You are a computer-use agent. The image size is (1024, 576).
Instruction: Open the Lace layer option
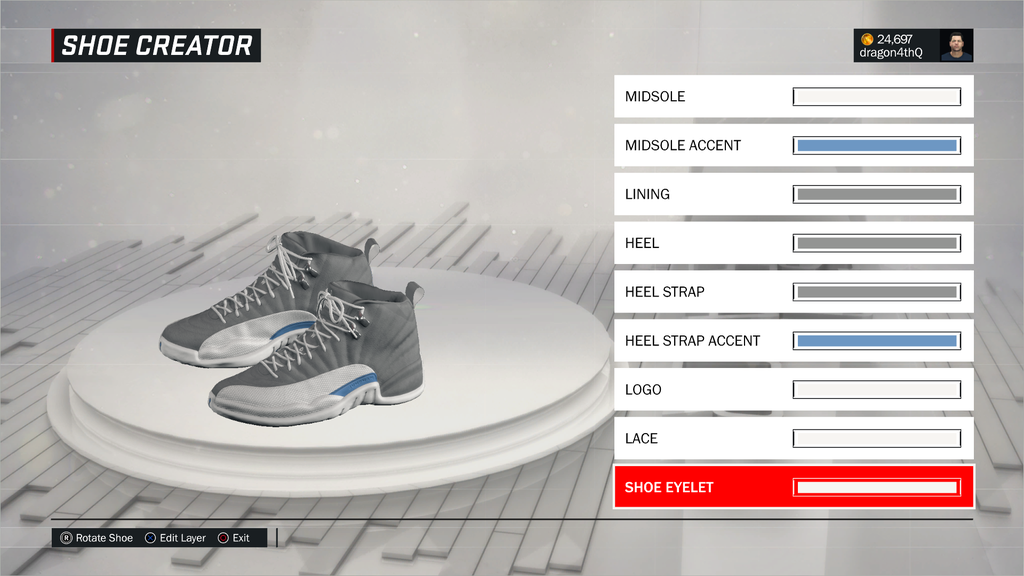coord(793,439)
